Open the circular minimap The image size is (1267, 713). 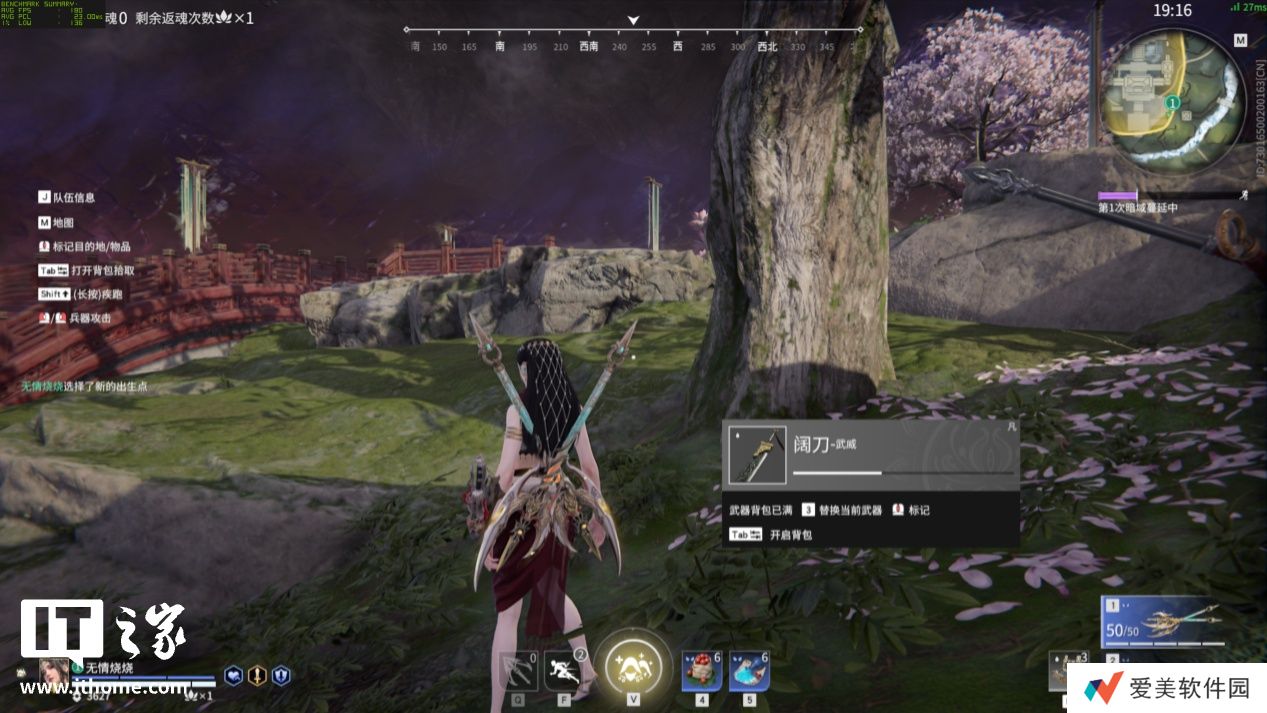(x=1172, y=98)
